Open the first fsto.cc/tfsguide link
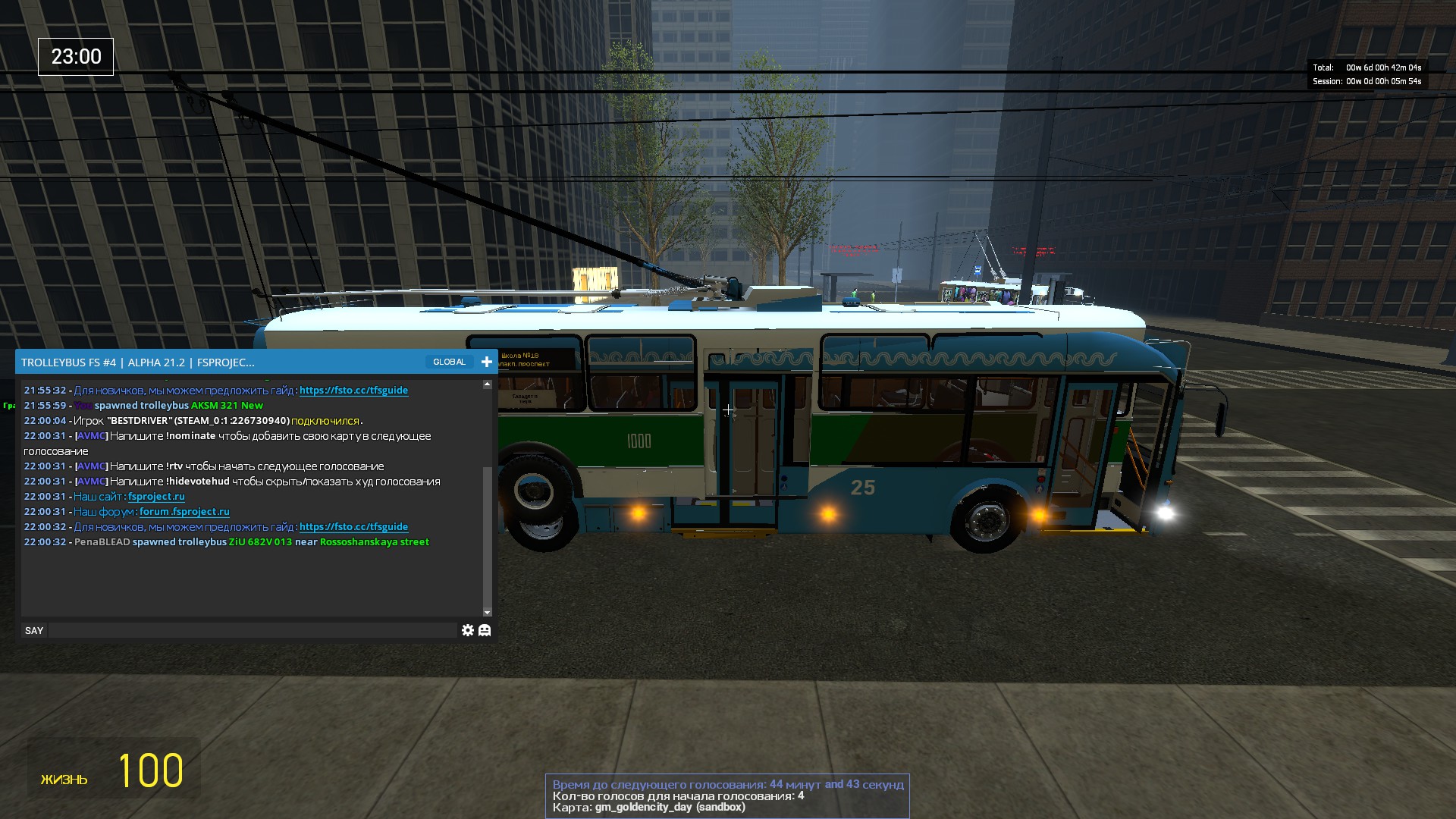The image size is (1456, 819). [x=353, y=391]
